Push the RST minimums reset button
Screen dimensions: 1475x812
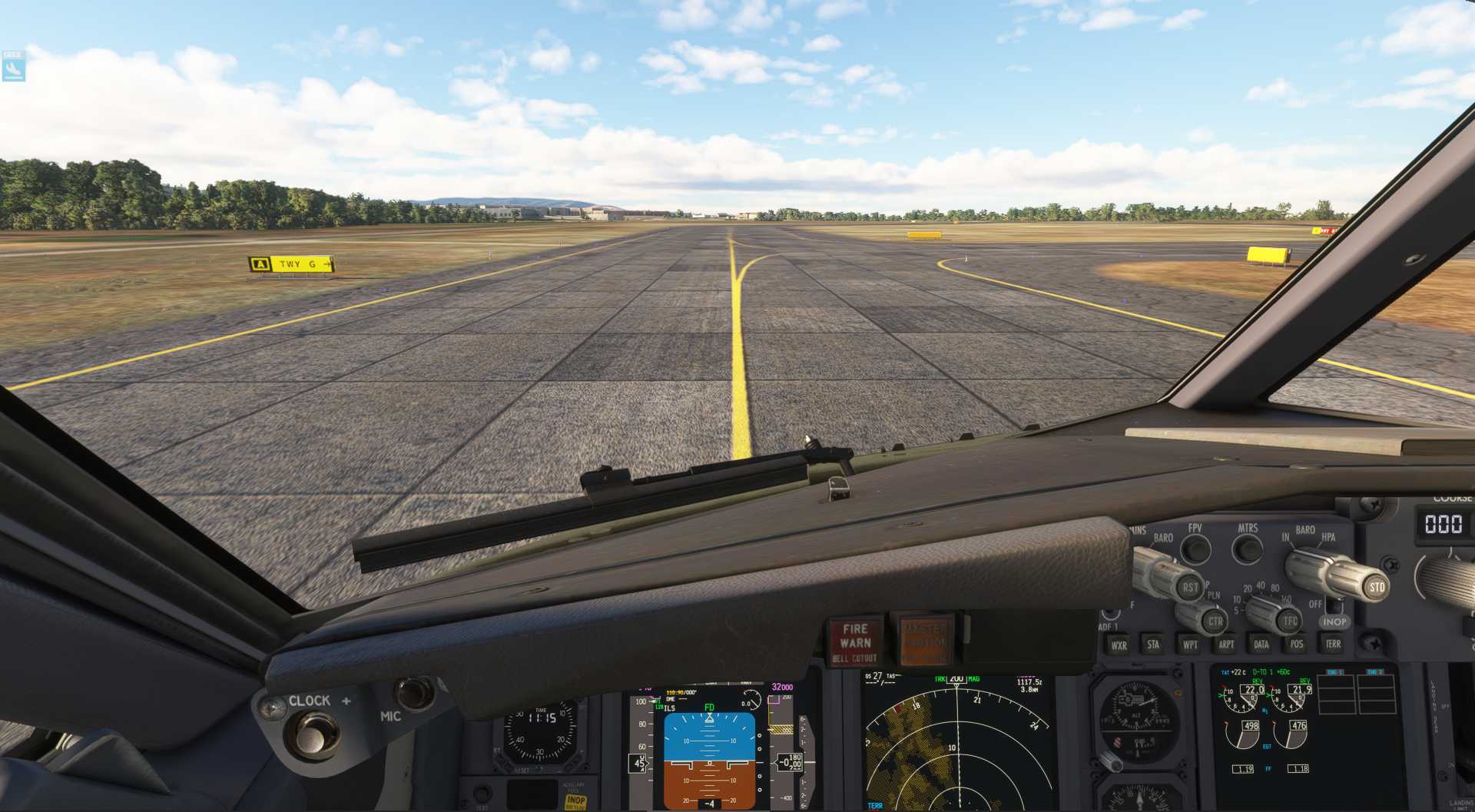coord(1190,588)
